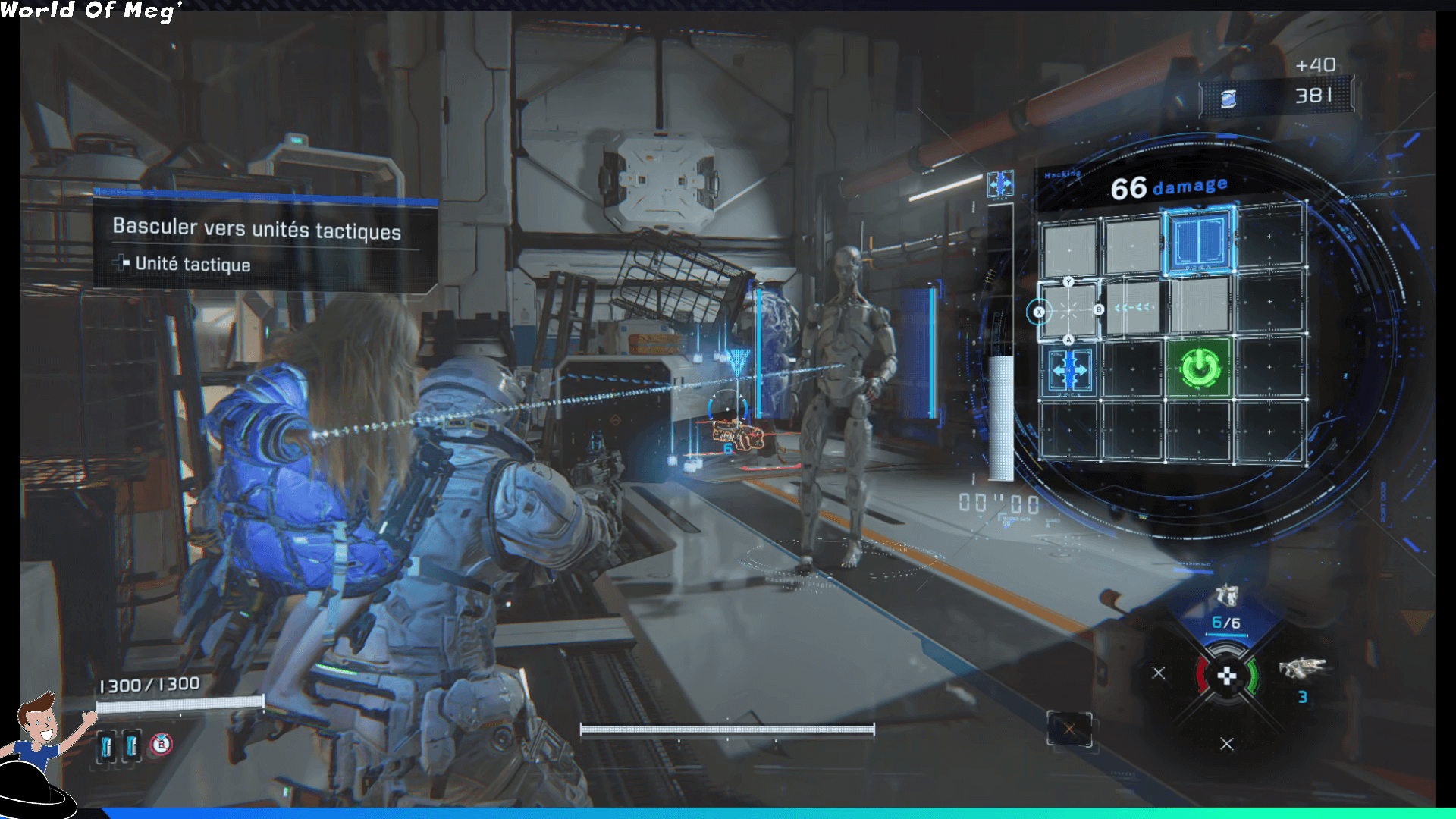Click the blue currency canister icon

tap(1228, 99)
